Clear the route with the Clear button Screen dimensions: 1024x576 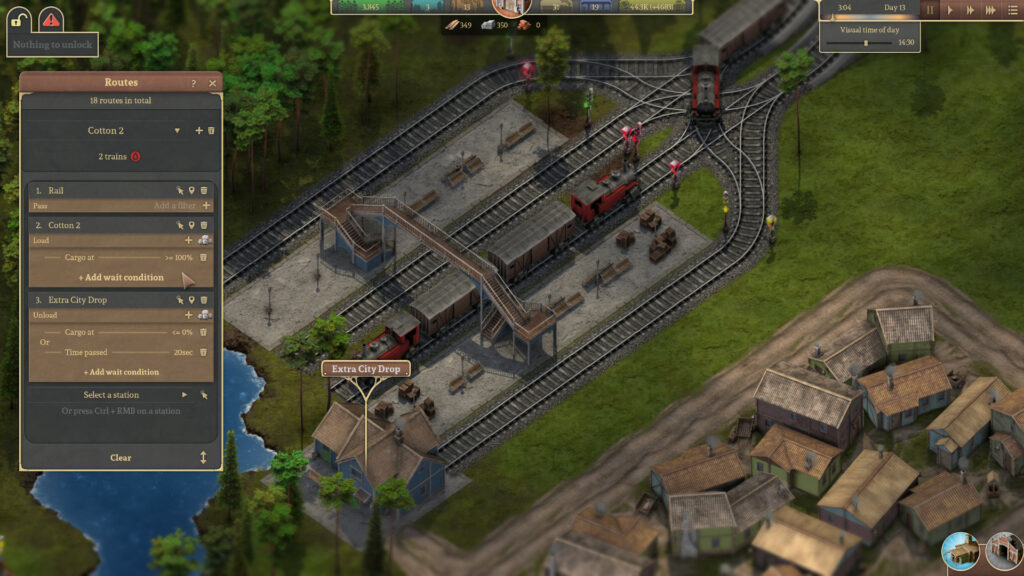coord(120,457)
